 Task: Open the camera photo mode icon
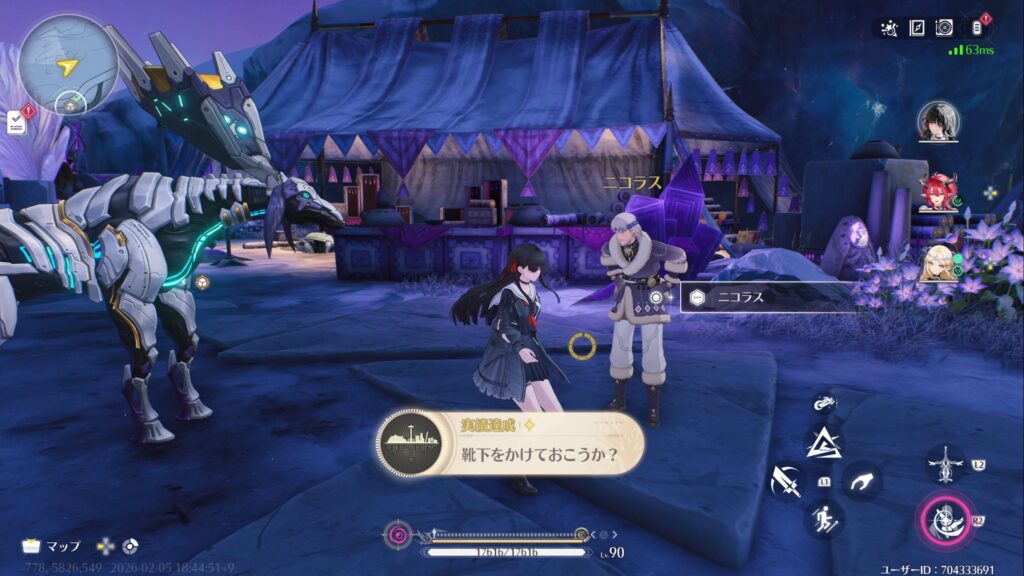[944, 28]
